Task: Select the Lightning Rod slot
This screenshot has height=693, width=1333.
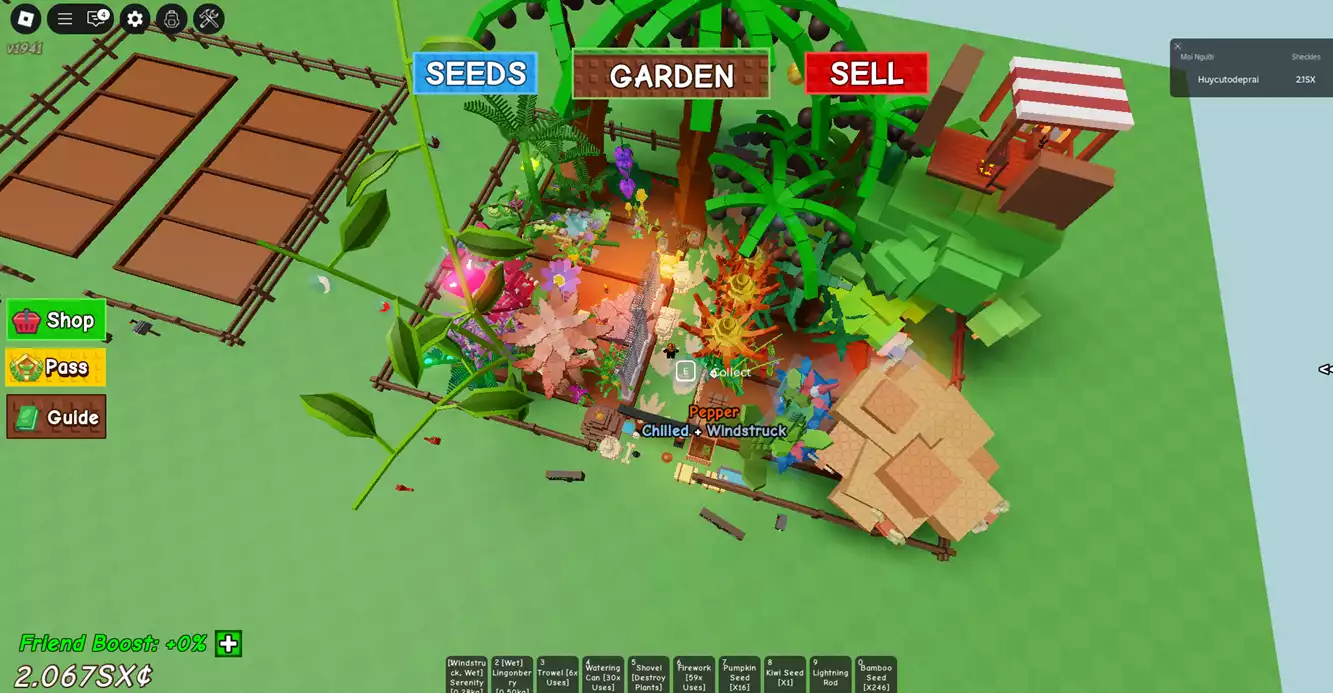Action: click(830, 675)
